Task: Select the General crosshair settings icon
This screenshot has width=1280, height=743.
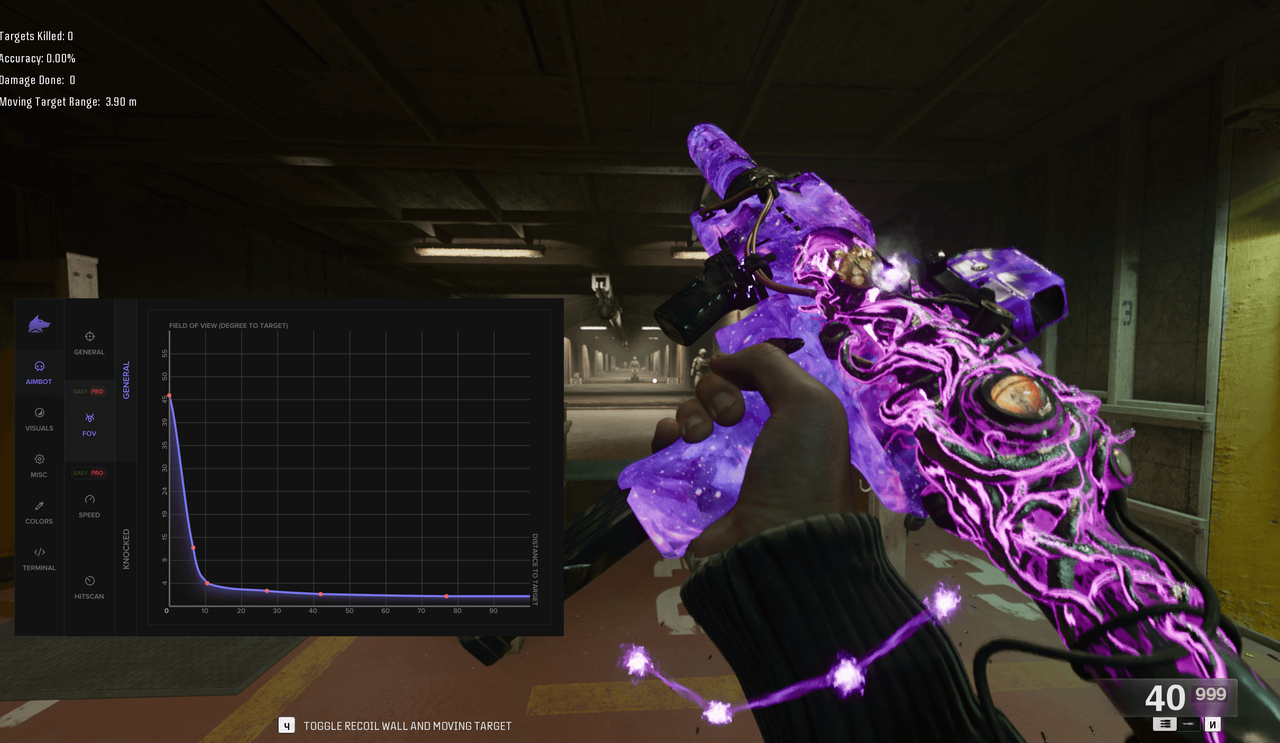Action: click(89, 344)
